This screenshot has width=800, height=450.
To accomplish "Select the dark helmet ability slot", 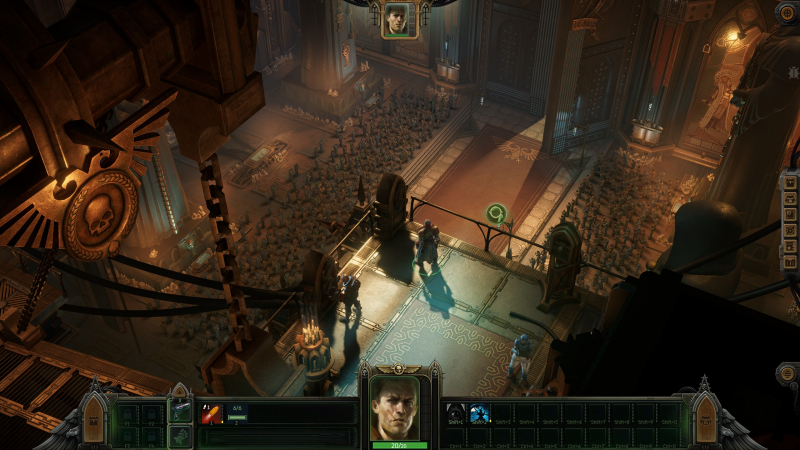I will [x=455, y=412].
